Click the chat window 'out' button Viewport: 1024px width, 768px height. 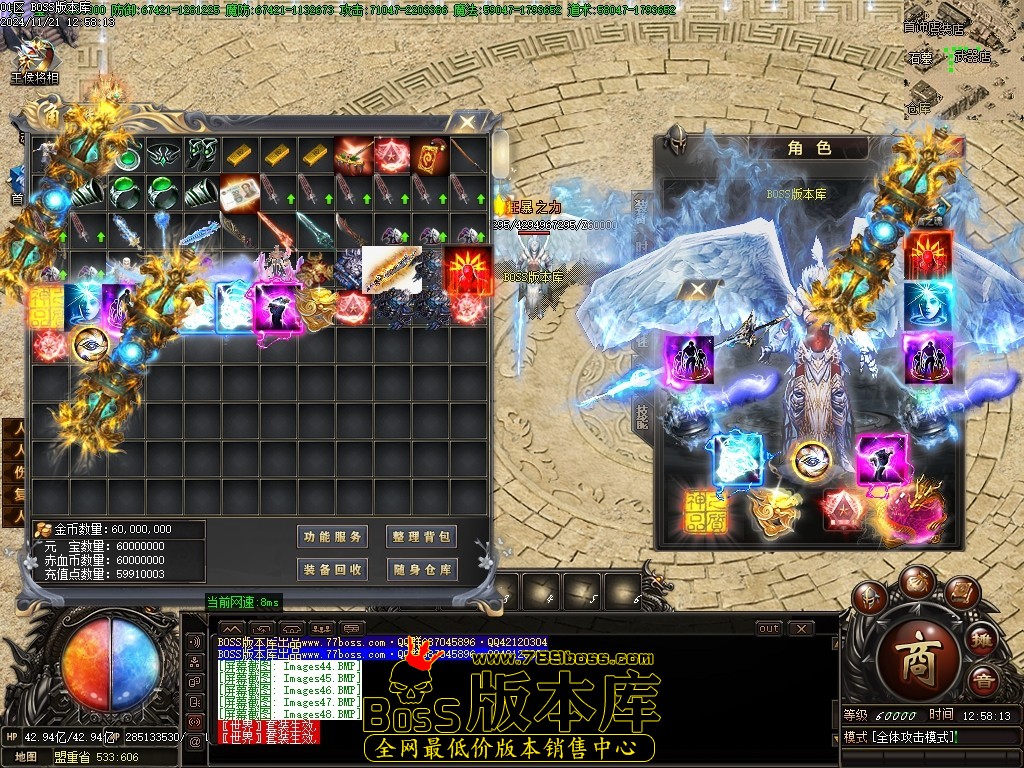(x=768, y=629)
